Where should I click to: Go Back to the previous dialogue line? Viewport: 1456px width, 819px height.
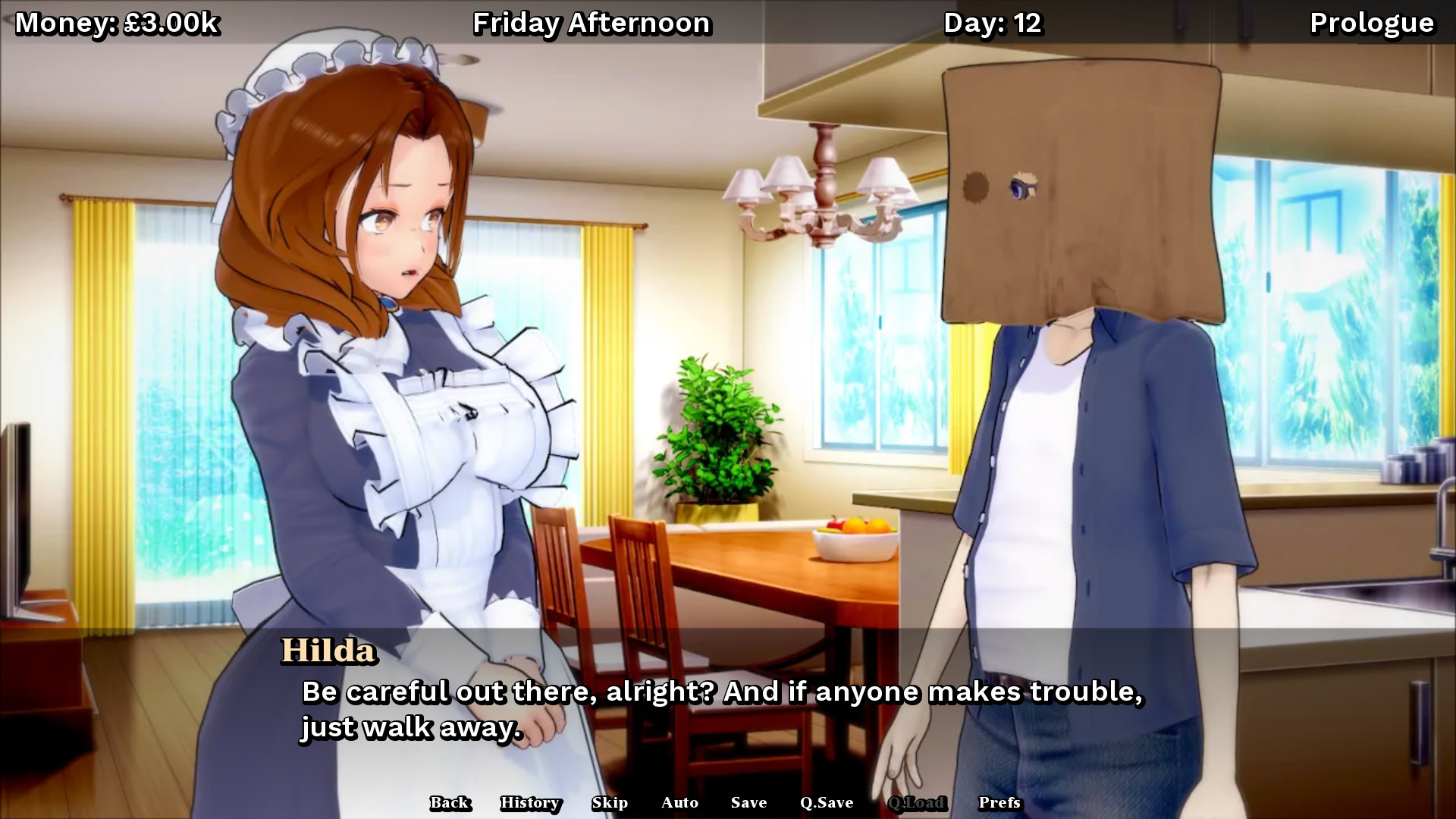(450, 802)
